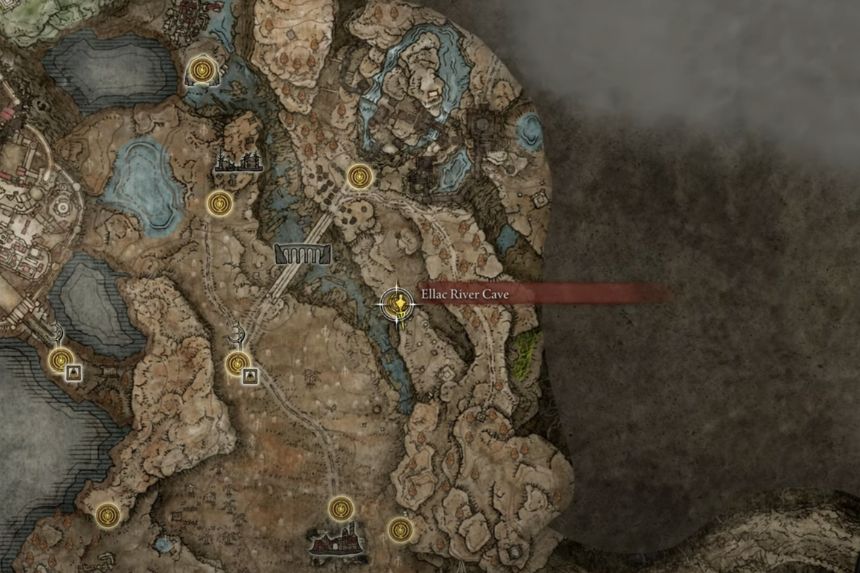Pick the grace marker just below the ruins landmark

pyautogui.click(x=219, y=204)
